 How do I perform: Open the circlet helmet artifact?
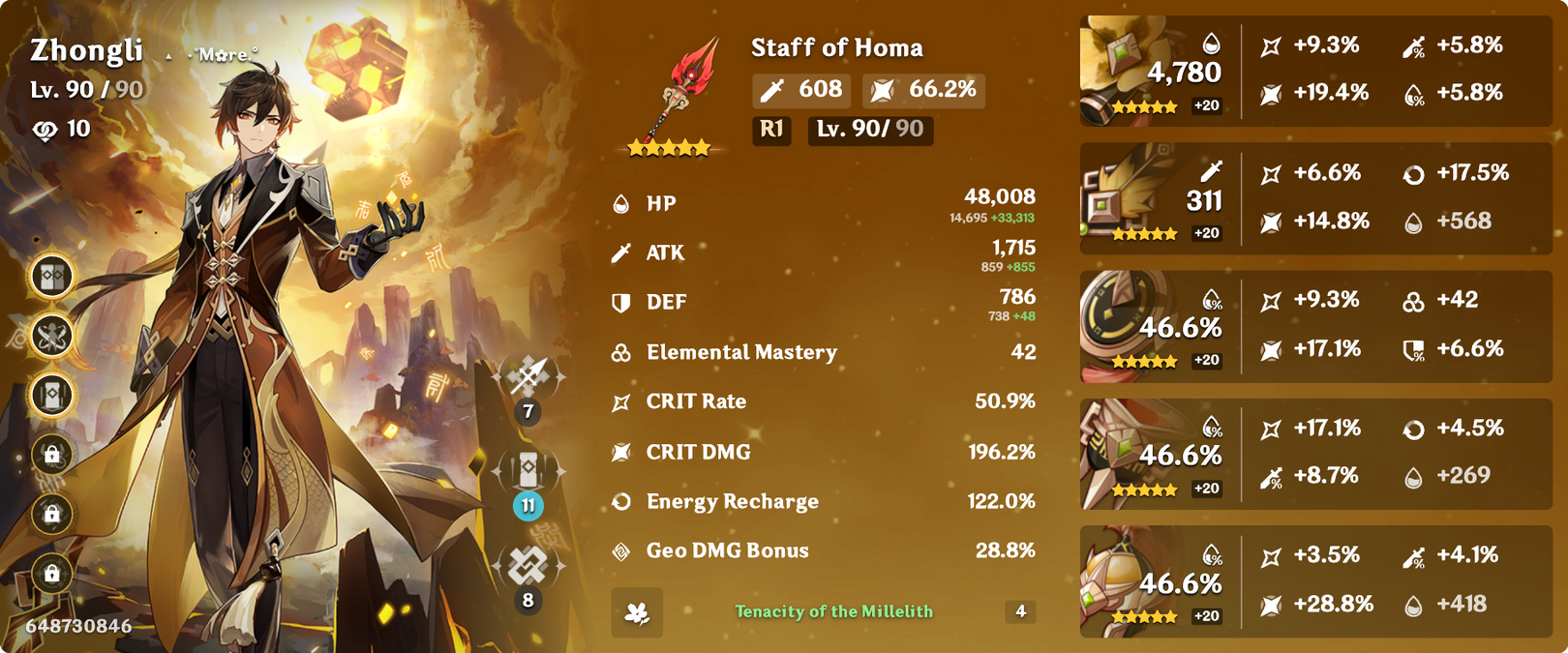click(1121, 580)
